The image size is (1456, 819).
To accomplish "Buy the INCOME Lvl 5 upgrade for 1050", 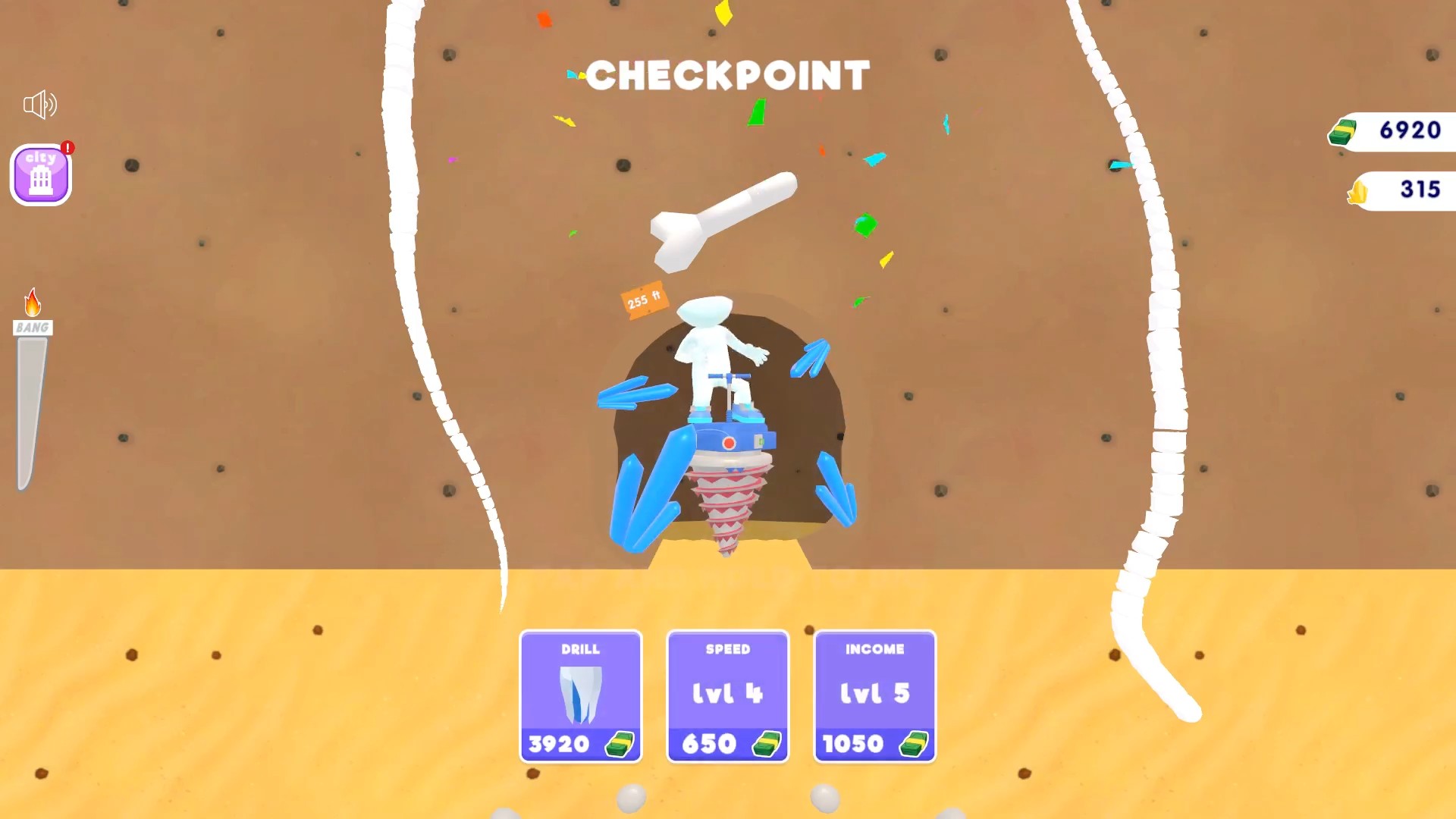I will point(874,696).
